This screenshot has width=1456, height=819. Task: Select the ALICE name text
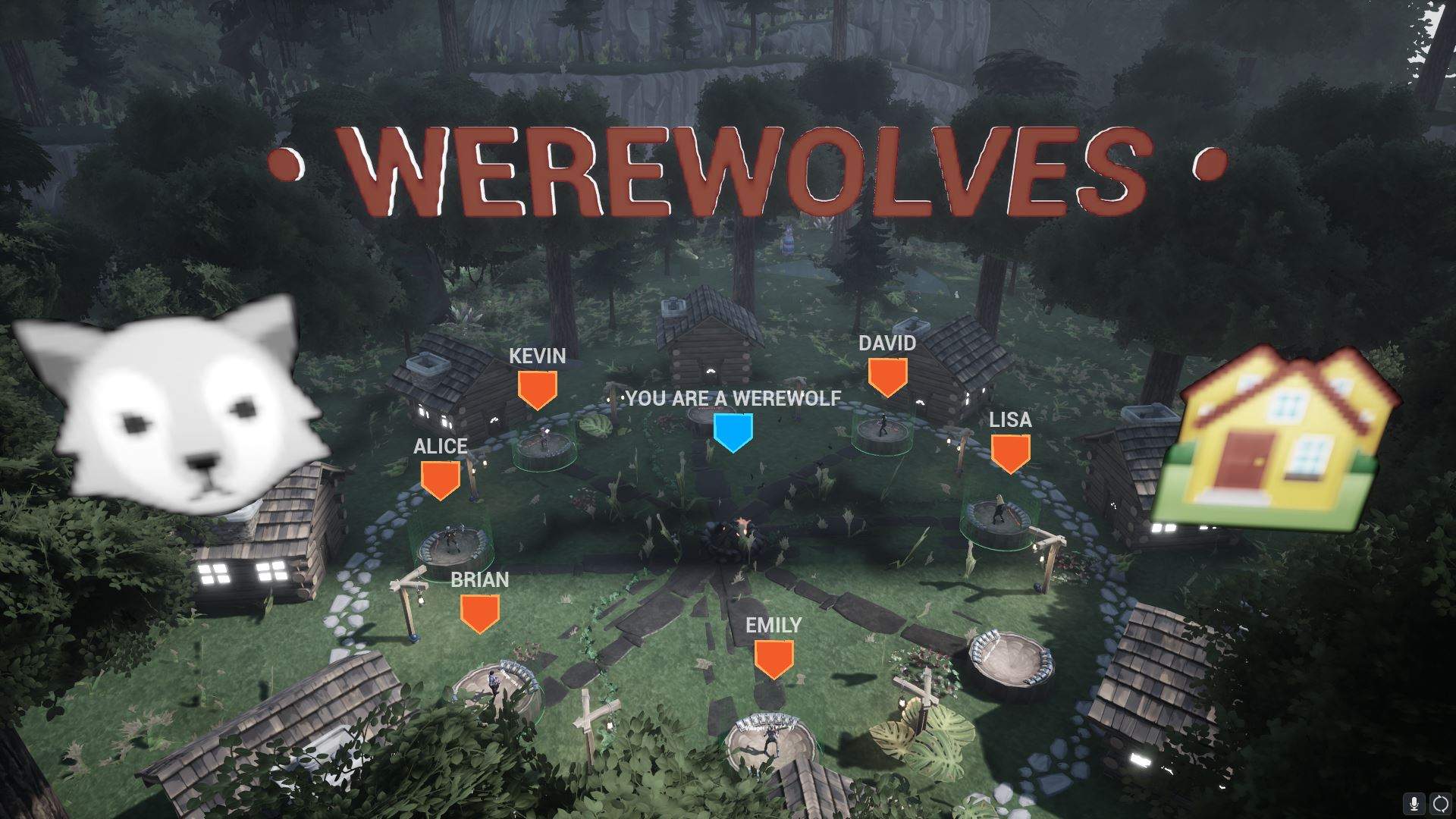point(440,447)
